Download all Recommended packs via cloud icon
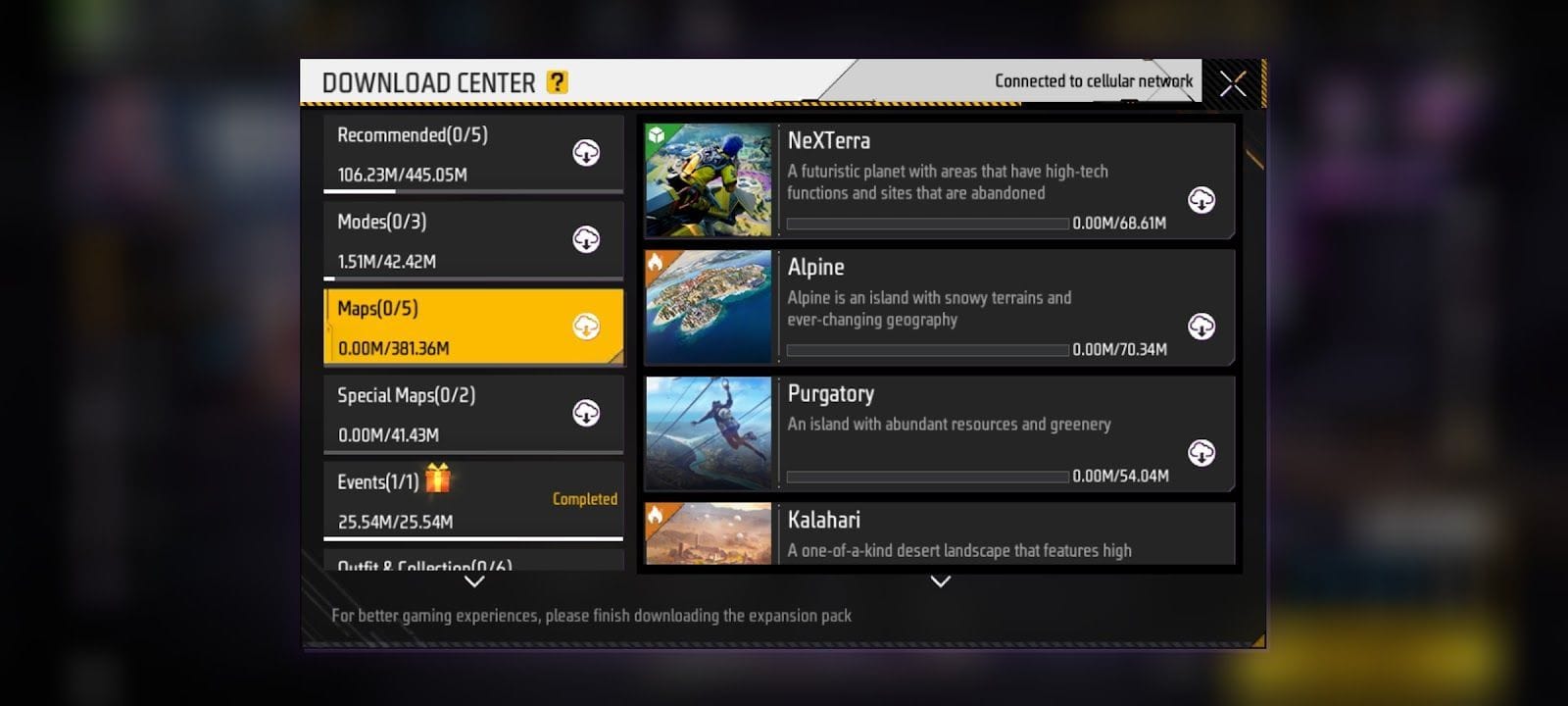The image size is (1568, 706). point(586,153)
